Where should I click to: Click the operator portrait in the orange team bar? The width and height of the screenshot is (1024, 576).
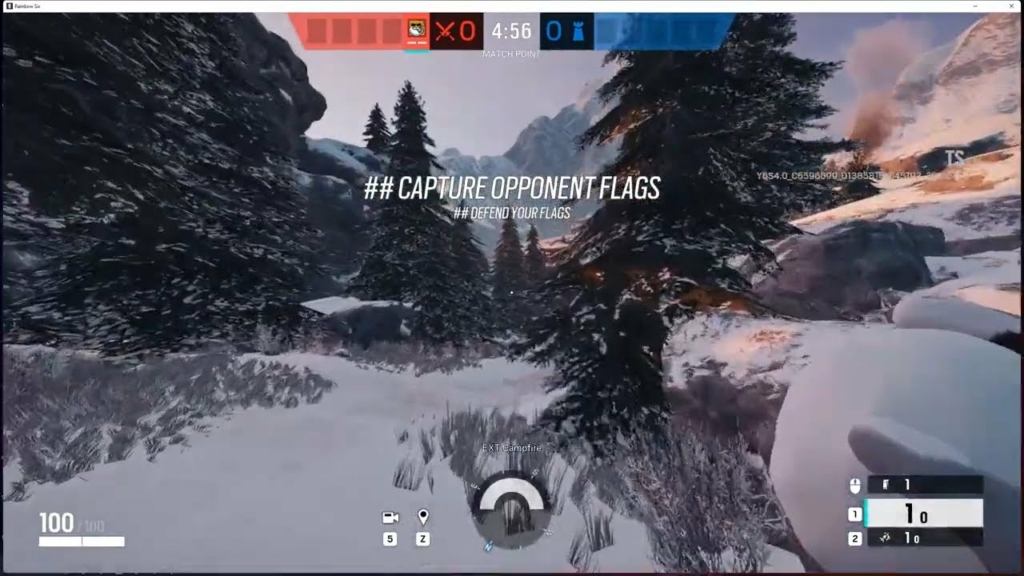pos(417,30)
